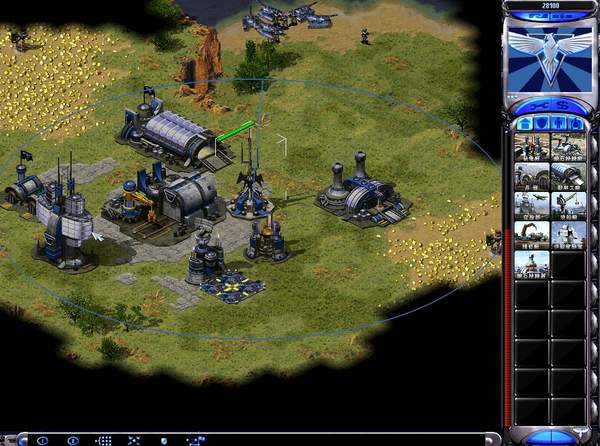Select the Ore Purifier cameo

531,265
